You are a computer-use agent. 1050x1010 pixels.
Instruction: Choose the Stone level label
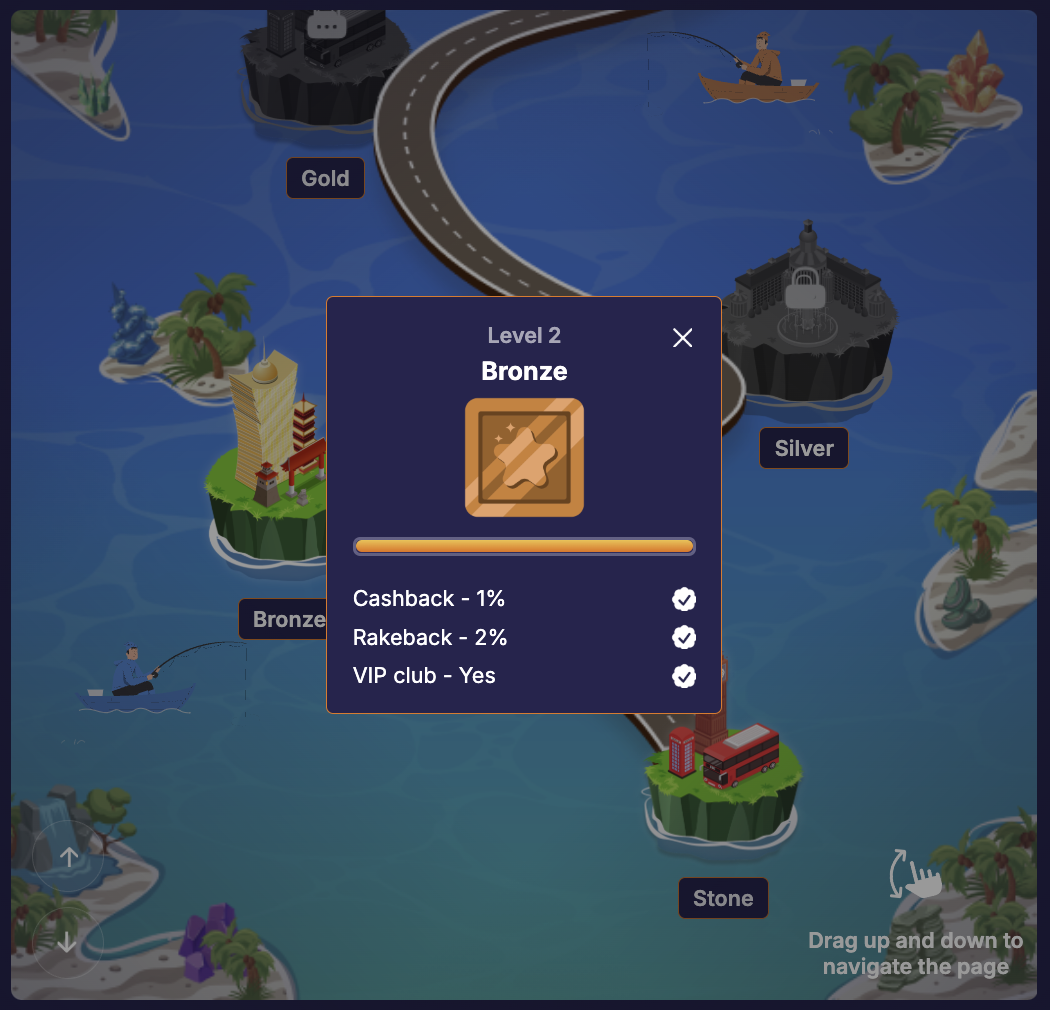click(x=723, y=898)
